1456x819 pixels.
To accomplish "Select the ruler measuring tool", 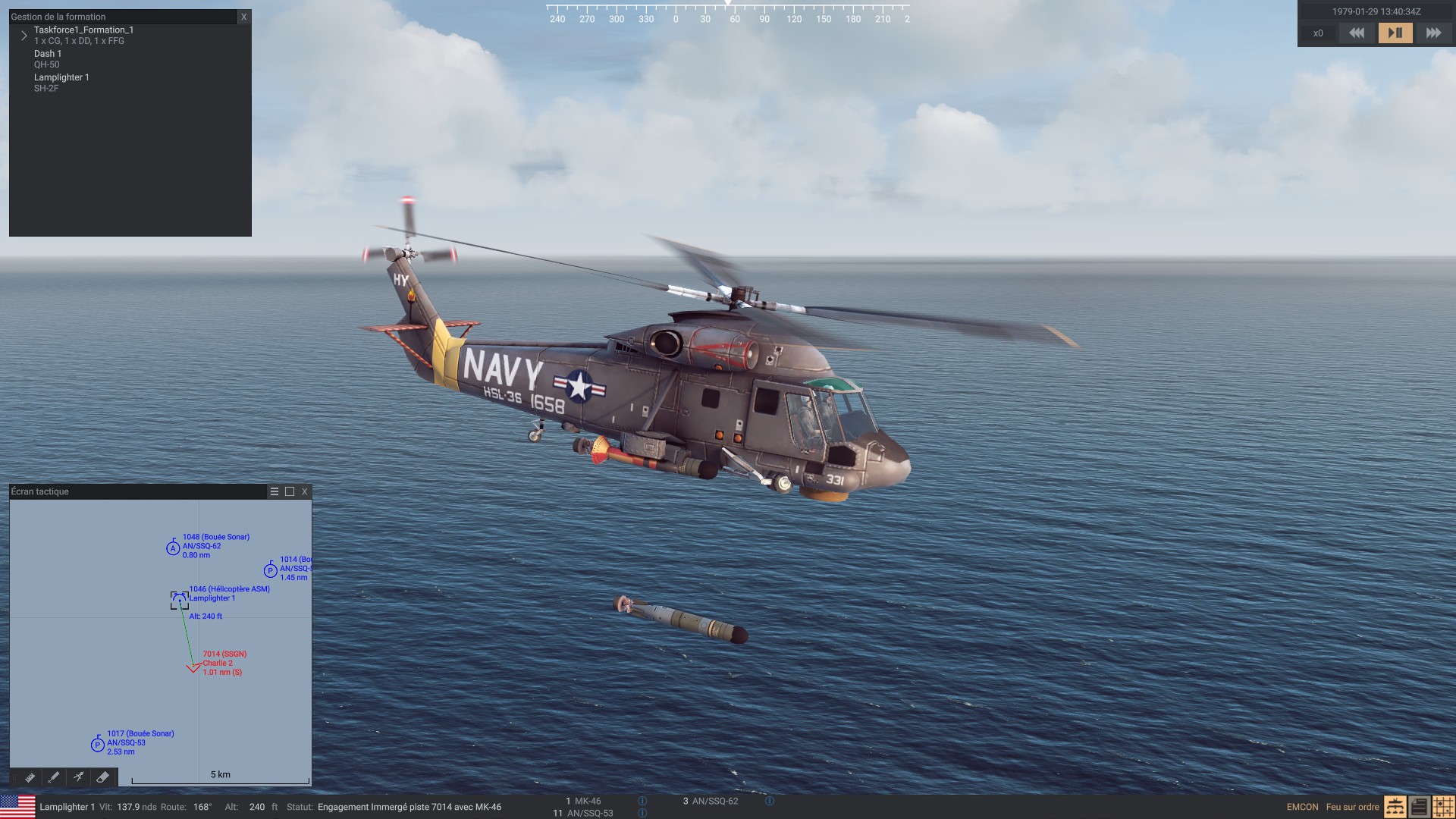I will pyautogui.click(x=30, y=777).
